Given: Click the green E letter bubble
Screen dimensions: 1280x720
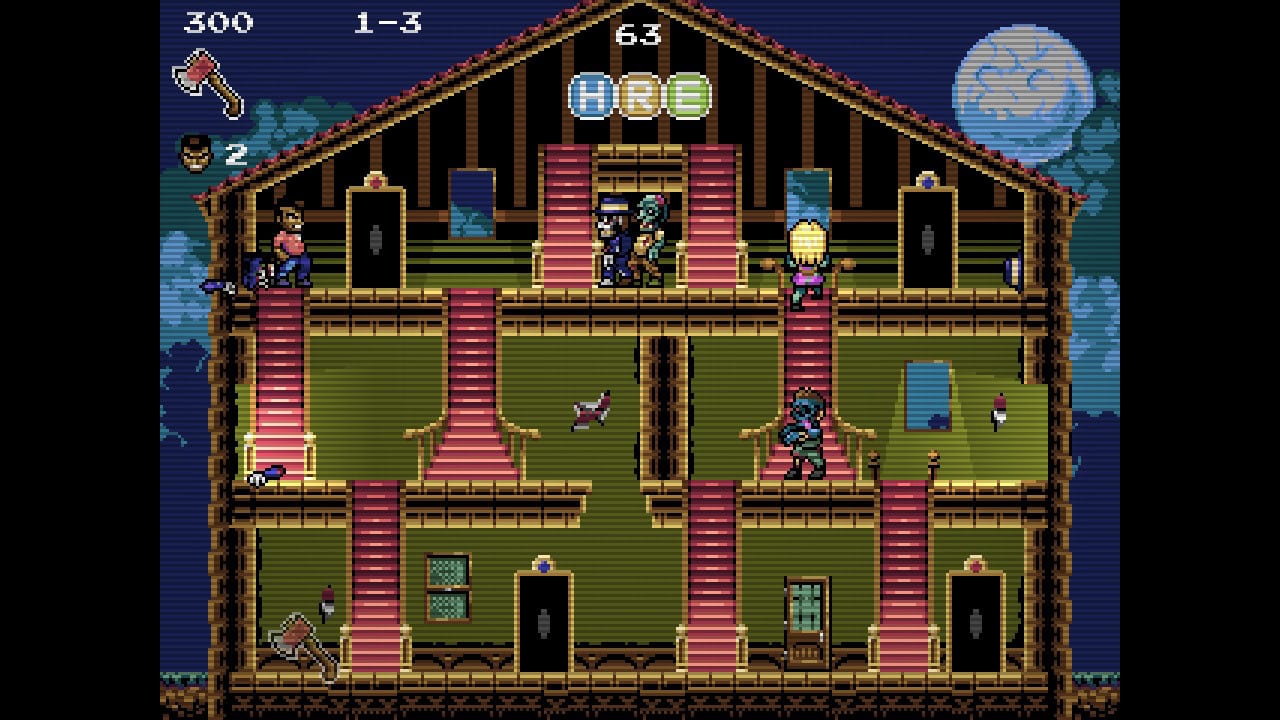Looking at the screenshot, I should (x=688, y=96).
